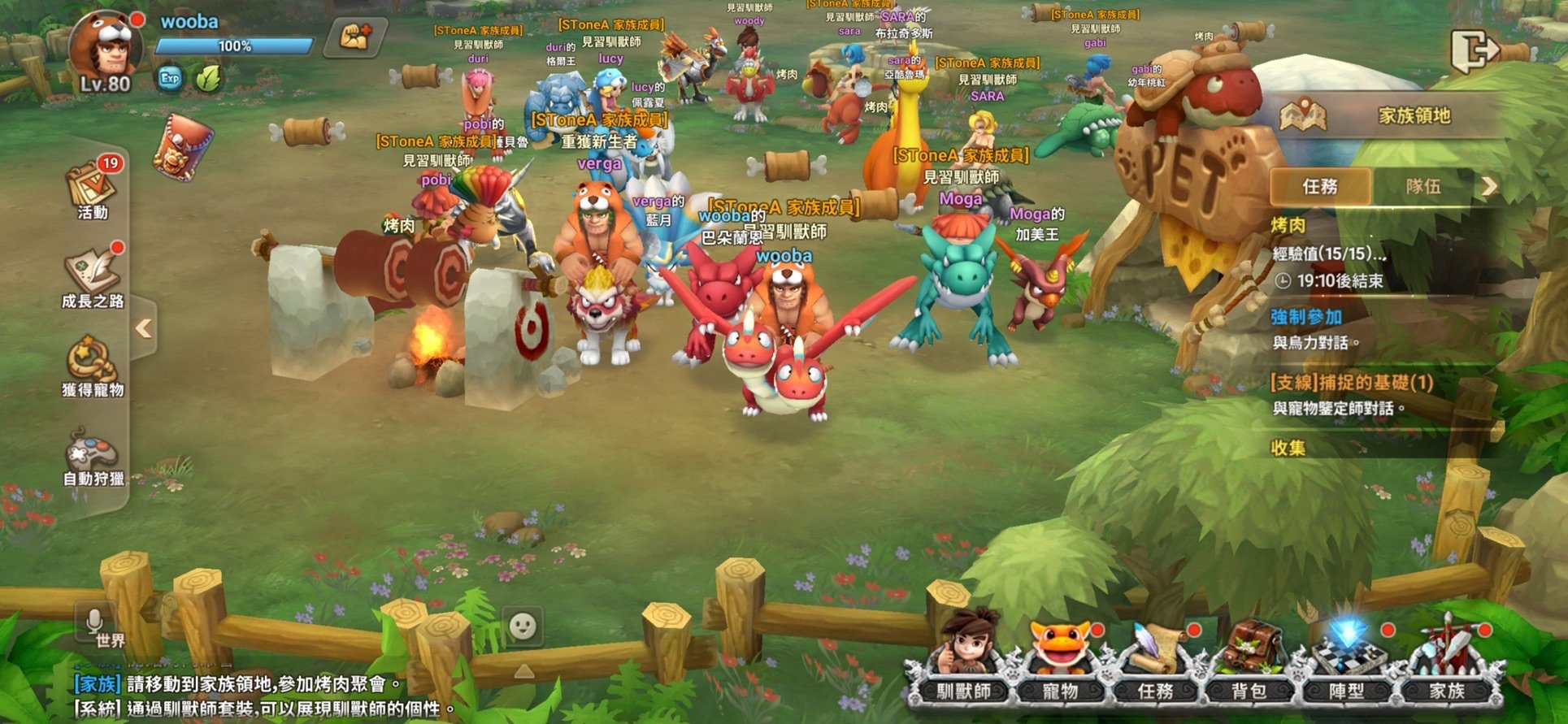Collapse the left sidebar with the arrow
The image size is (1568, 724).
tap(143, 327)
